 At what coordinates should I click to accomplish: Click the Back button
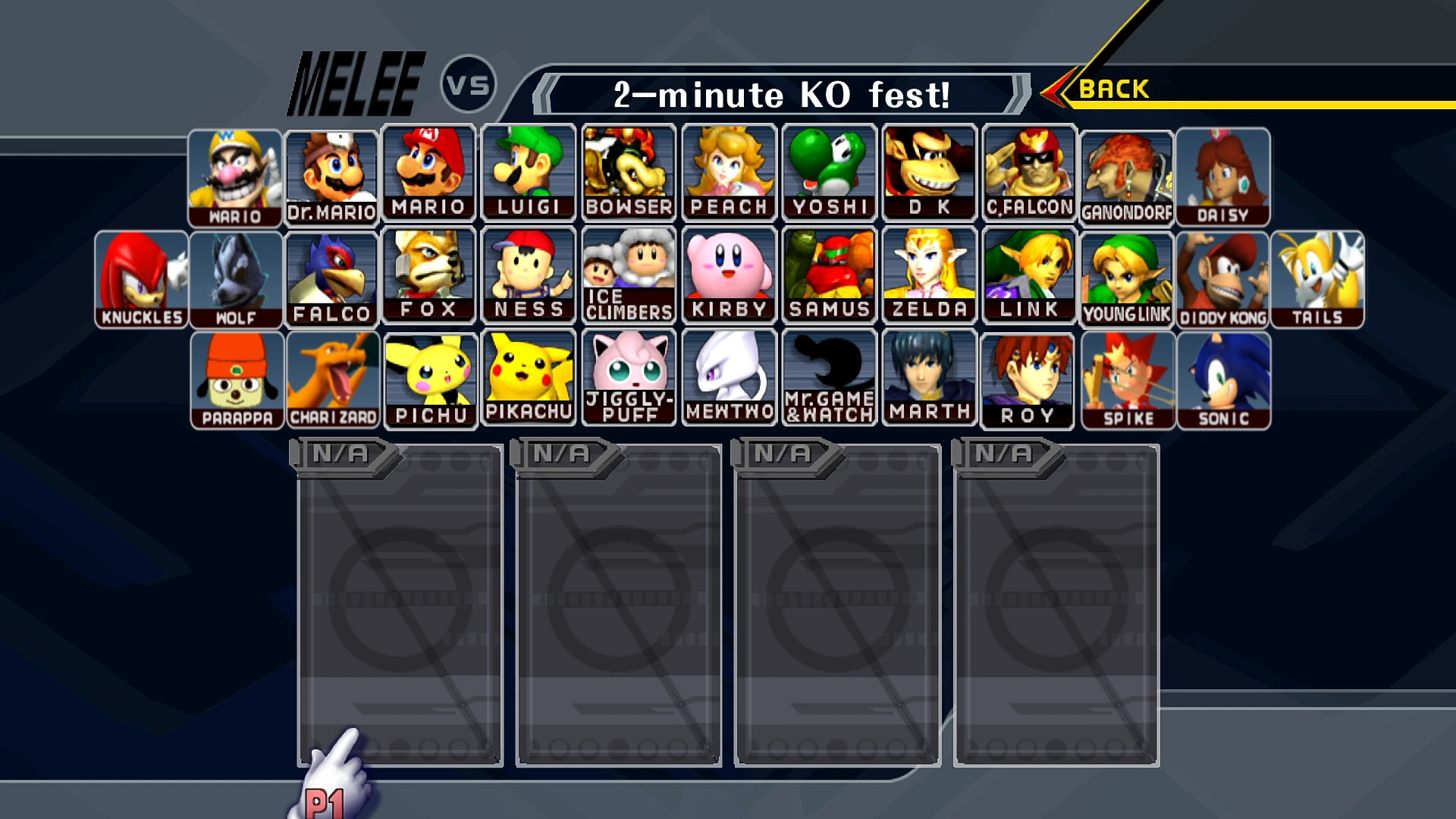[1112, 88]
